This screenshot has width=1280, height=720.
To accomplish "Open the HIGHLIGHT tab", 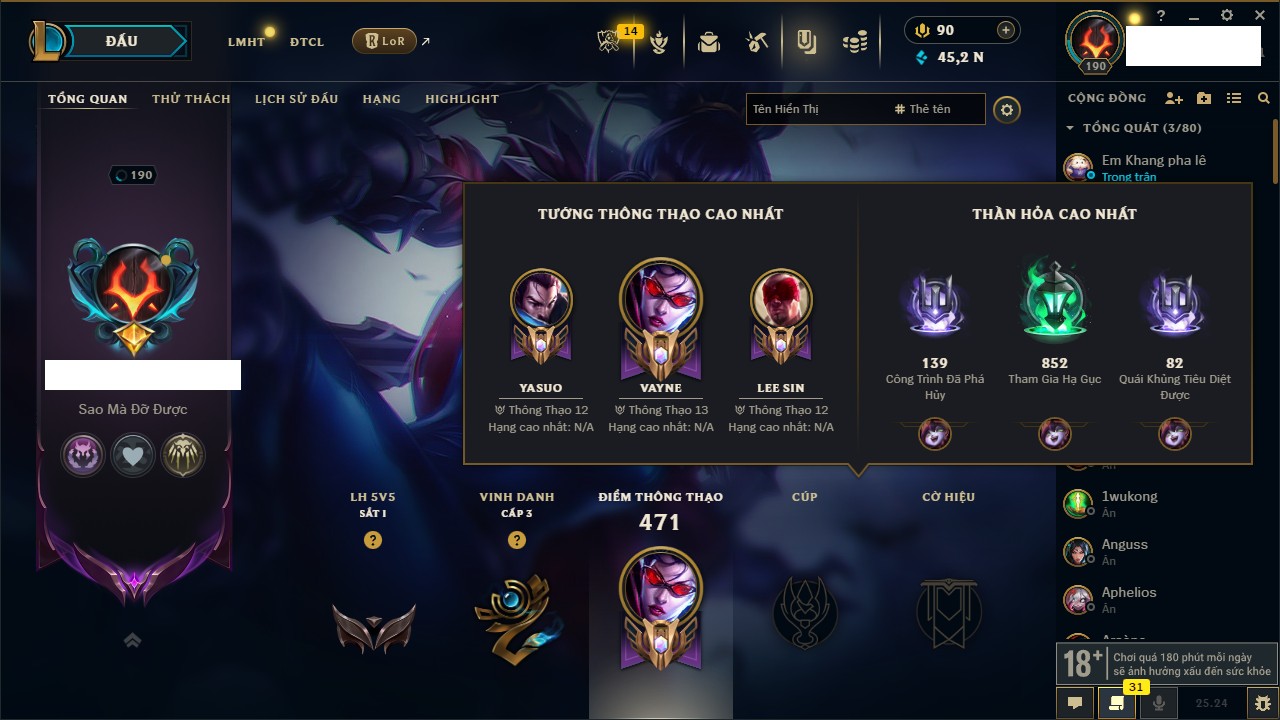I will [x=461, y=99].
